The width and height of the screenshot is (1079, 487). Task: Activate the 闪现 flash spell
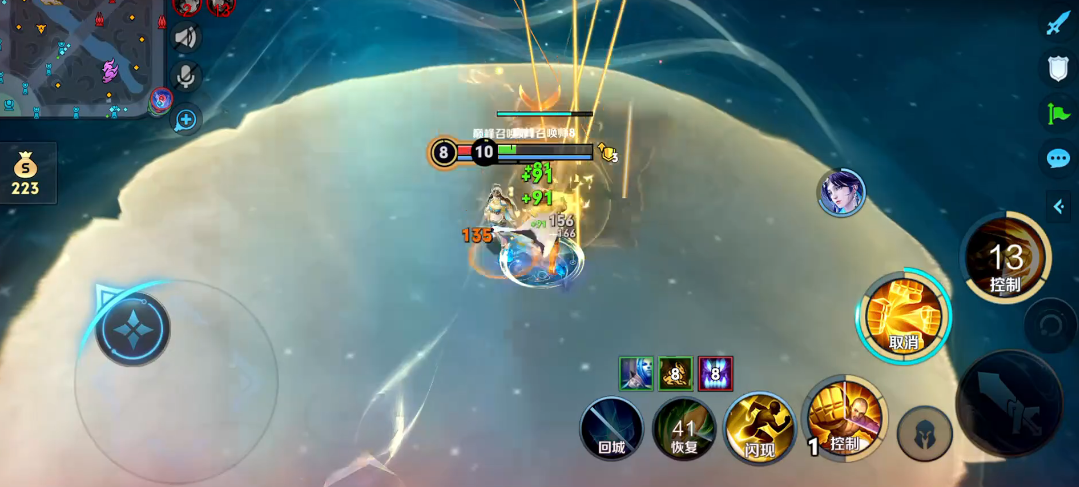pyautogui.click(x=760, y=429)
